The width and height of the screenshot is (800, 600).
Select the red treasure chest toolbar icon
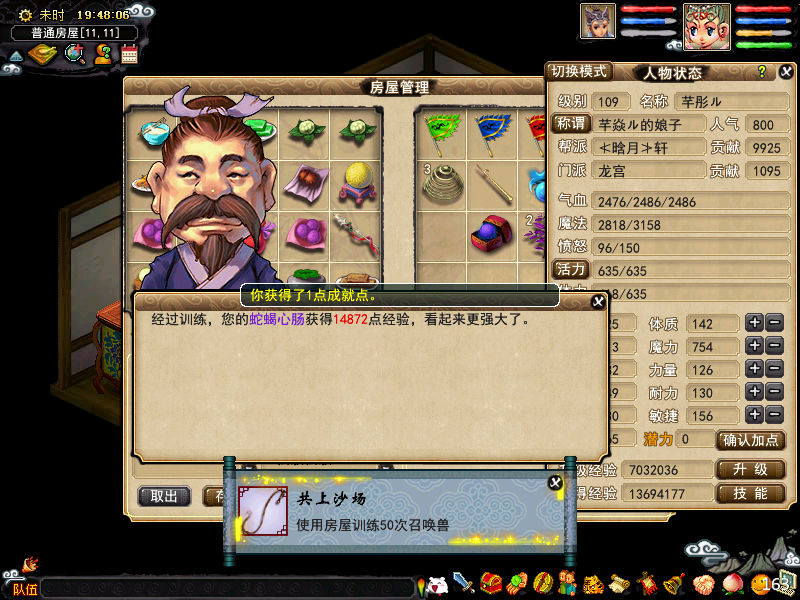pyautogui.click(x=490, y=583)
